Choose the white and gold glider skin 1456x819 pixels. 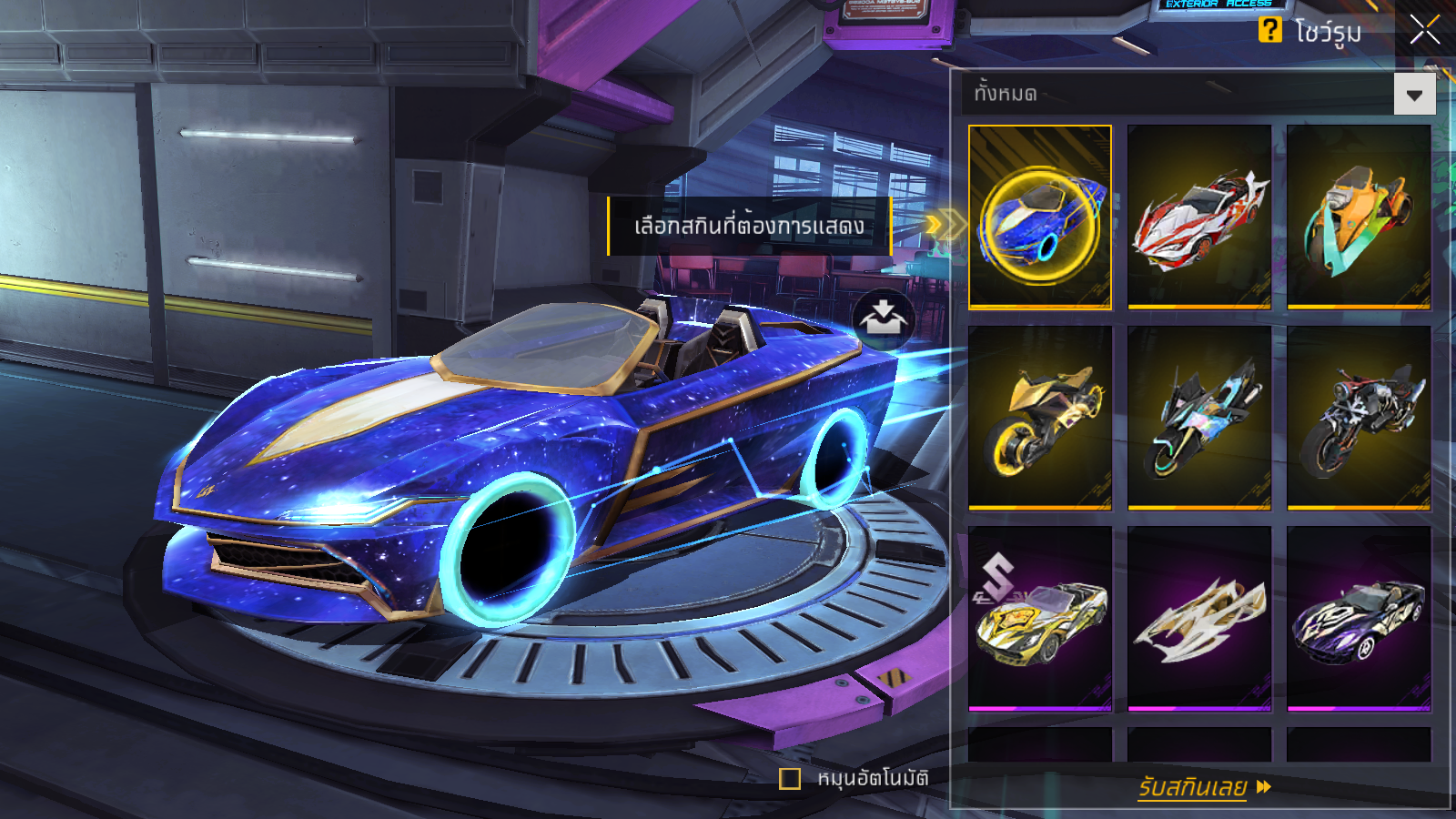click(1199, 618)
